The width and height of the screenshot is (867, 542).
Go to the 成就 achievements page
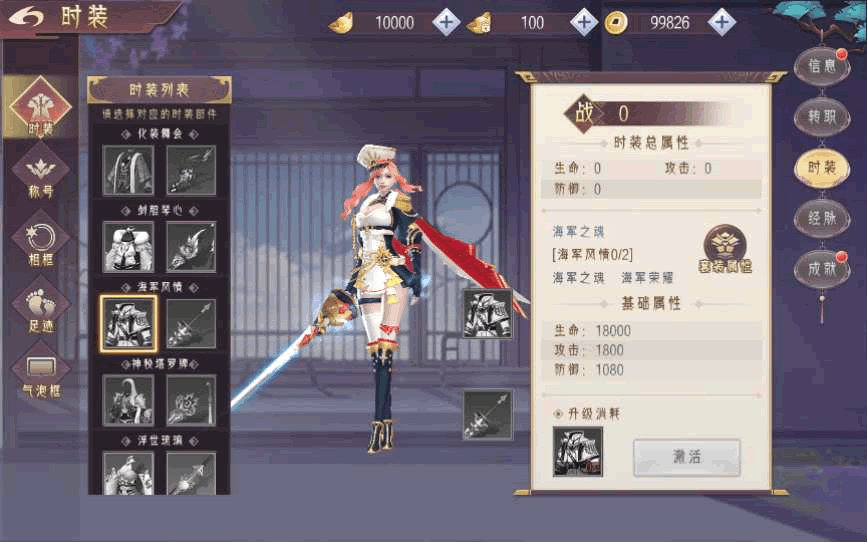coord(821,269)
